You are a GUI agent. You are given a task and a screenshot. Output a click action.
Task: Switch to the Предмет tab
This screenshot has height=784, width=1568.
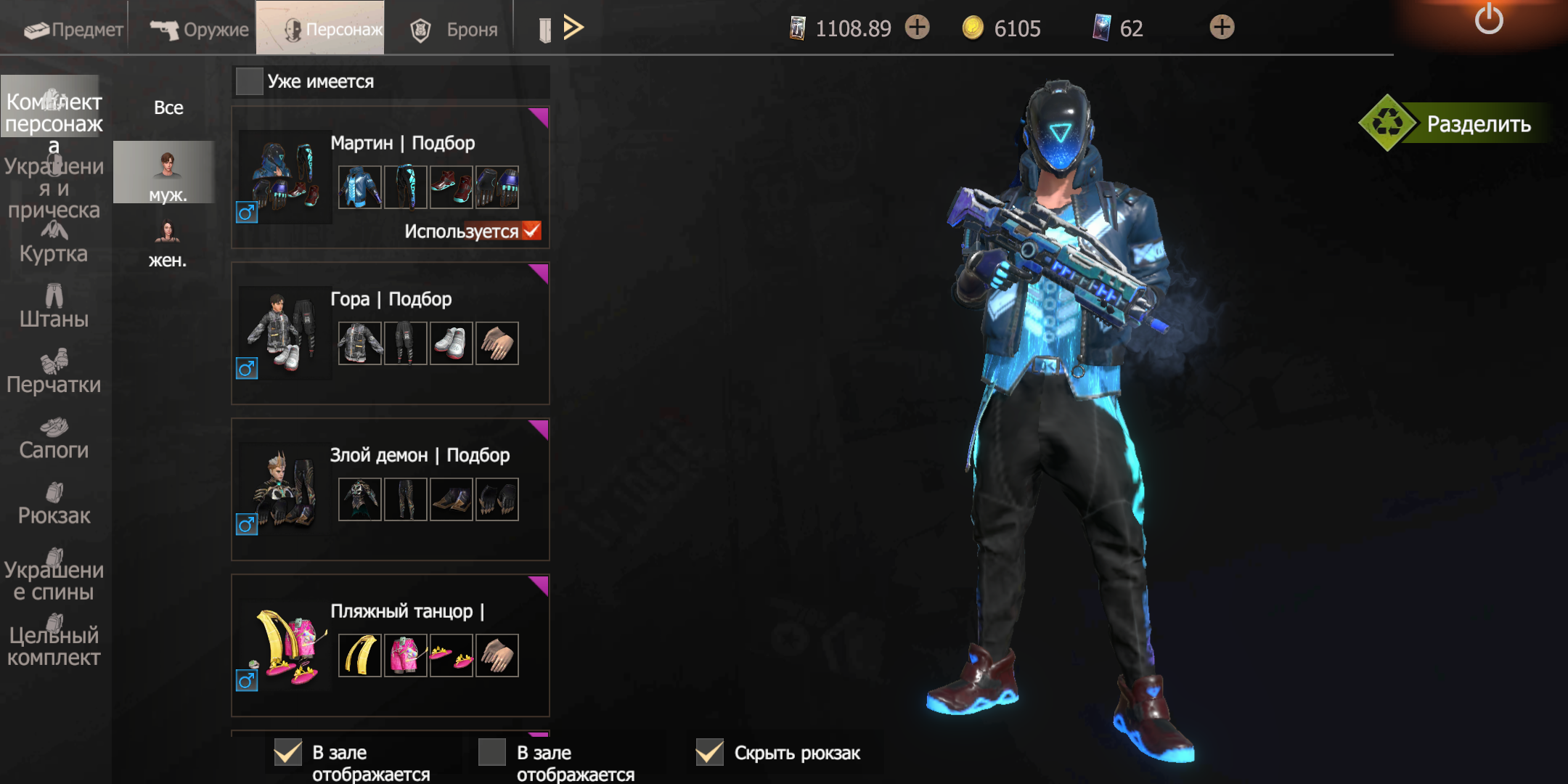[x=73, y=29]
